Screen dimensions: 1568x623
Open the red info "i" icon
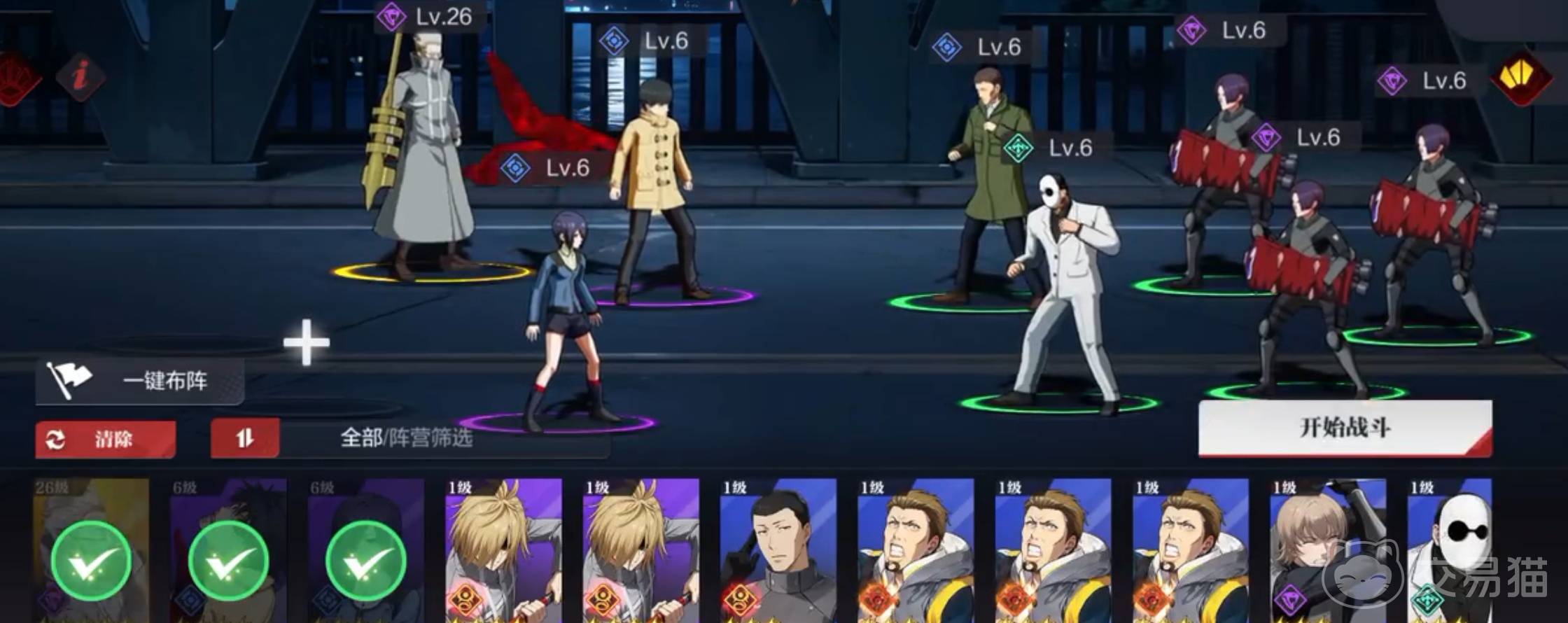tap(81, 76)
